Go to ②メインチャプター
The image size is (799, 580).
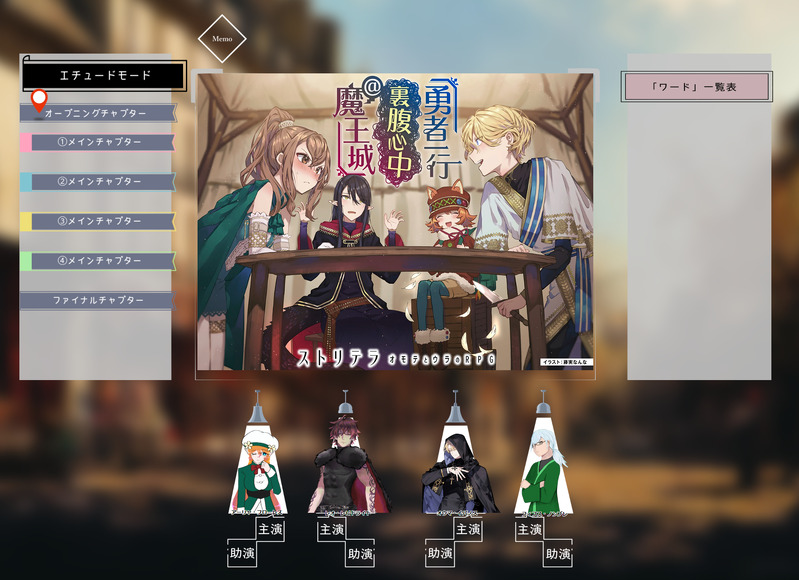pos(98,182)
